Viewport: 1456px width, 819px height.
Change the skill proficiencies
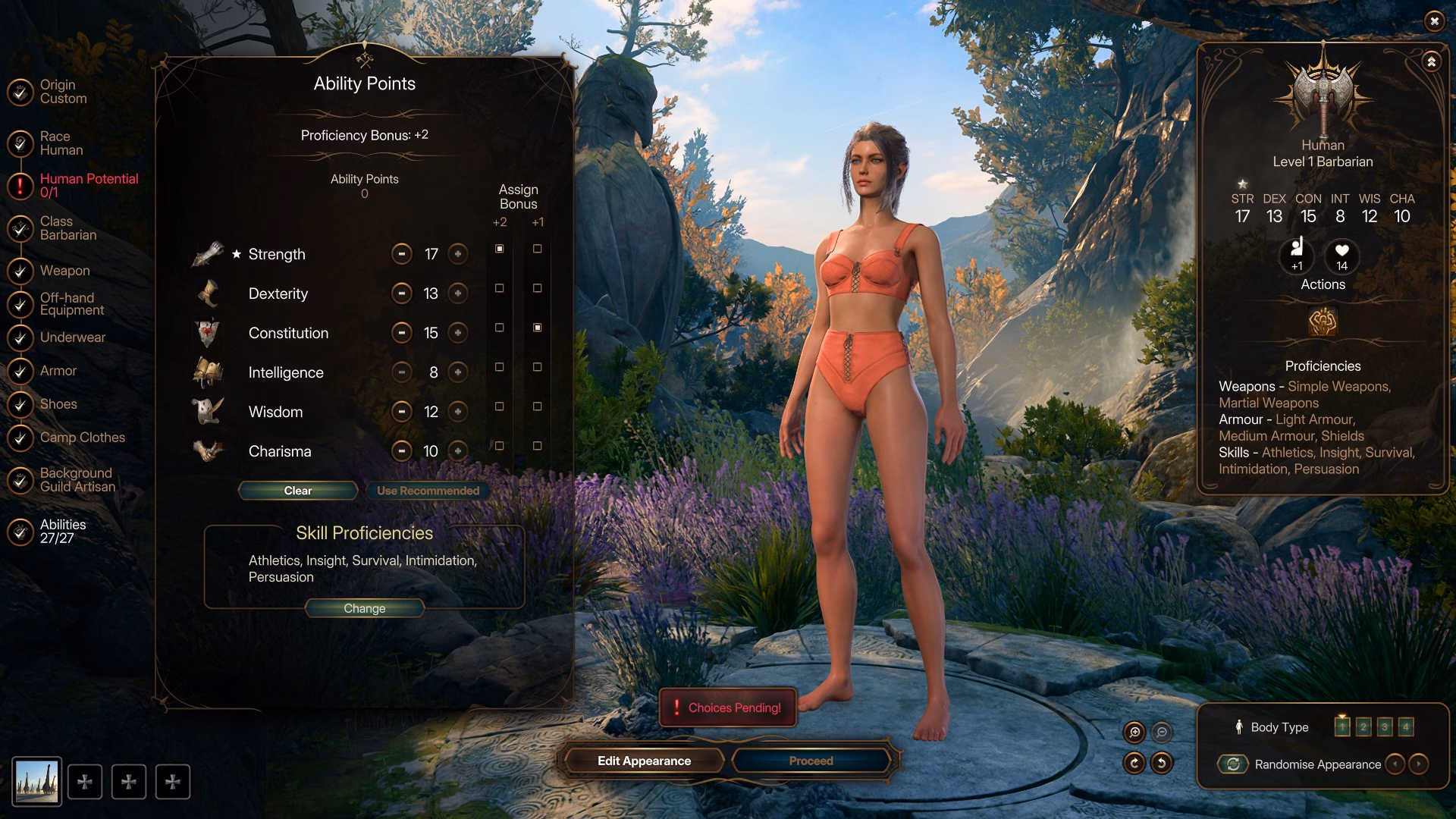coord(364,608)
